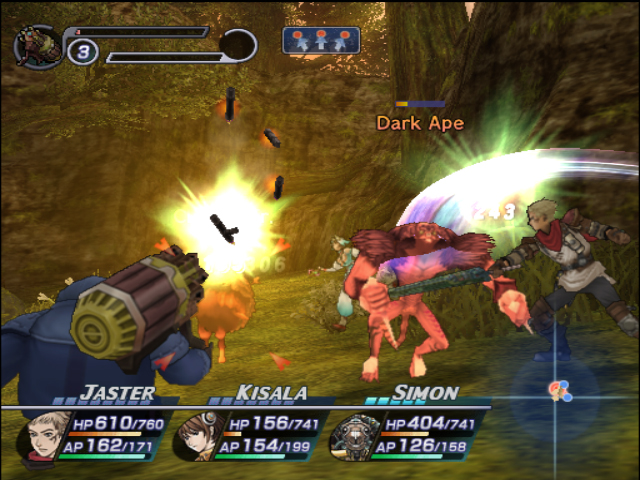Screen dimensions: 640x480
Task: Click Simon's masked portrait
Action: [x=354, y=438]
